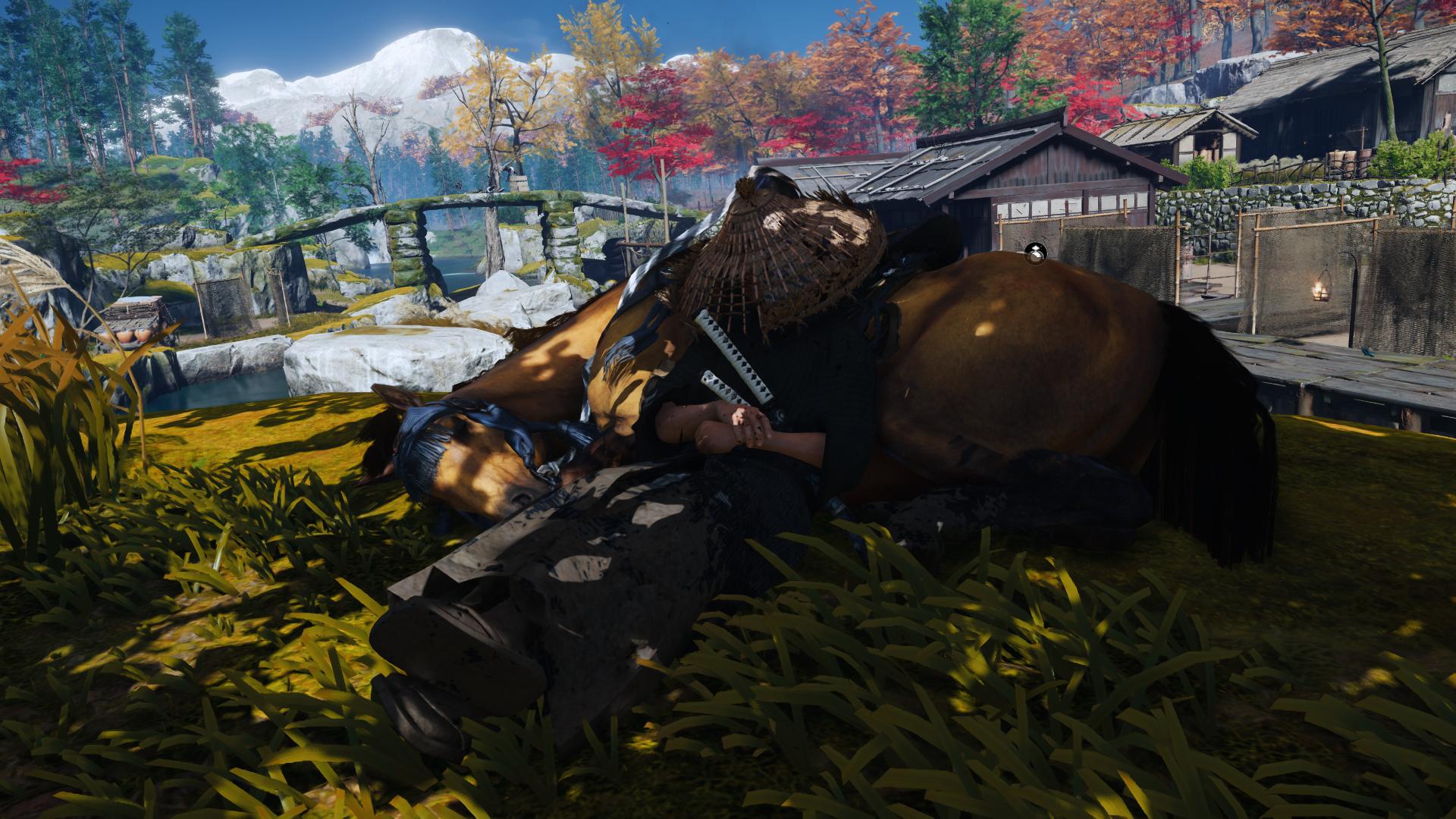Screen dimensions: 1456x819
Task: Click the supply pouch marker icon
Action: click(x=1035, y=254)
